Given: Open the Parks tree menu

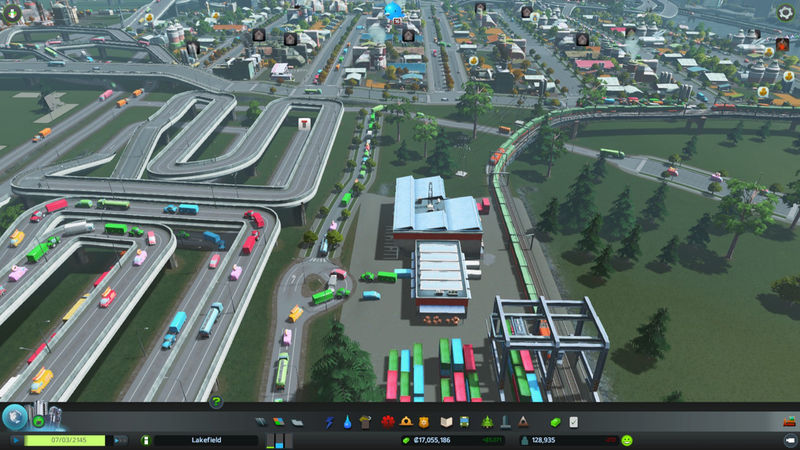Looking at the screenshot, I should pos(487,421).
